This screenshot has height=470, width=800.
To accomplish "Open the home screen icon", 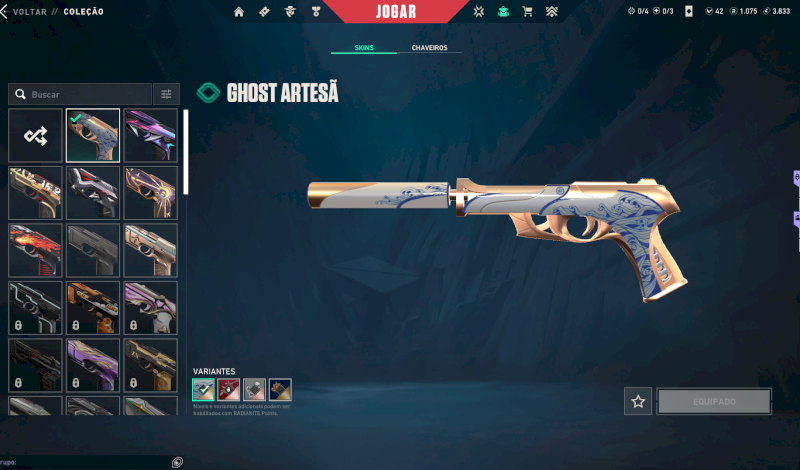I will coord(239,12).
